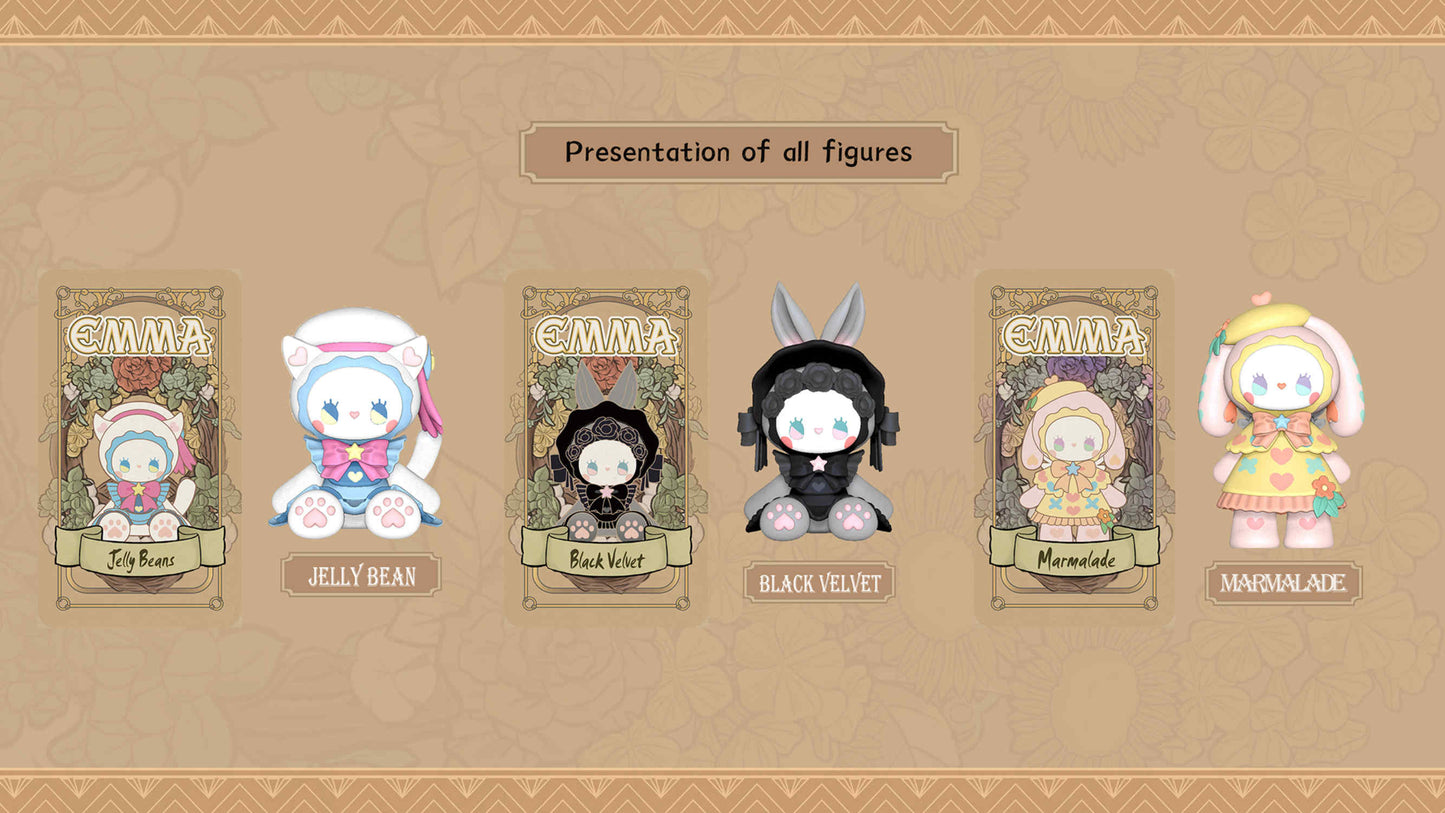Choose the Black Velvet Emma card
The width and height of the screenshot is (1445, 813).
[607, 447]
